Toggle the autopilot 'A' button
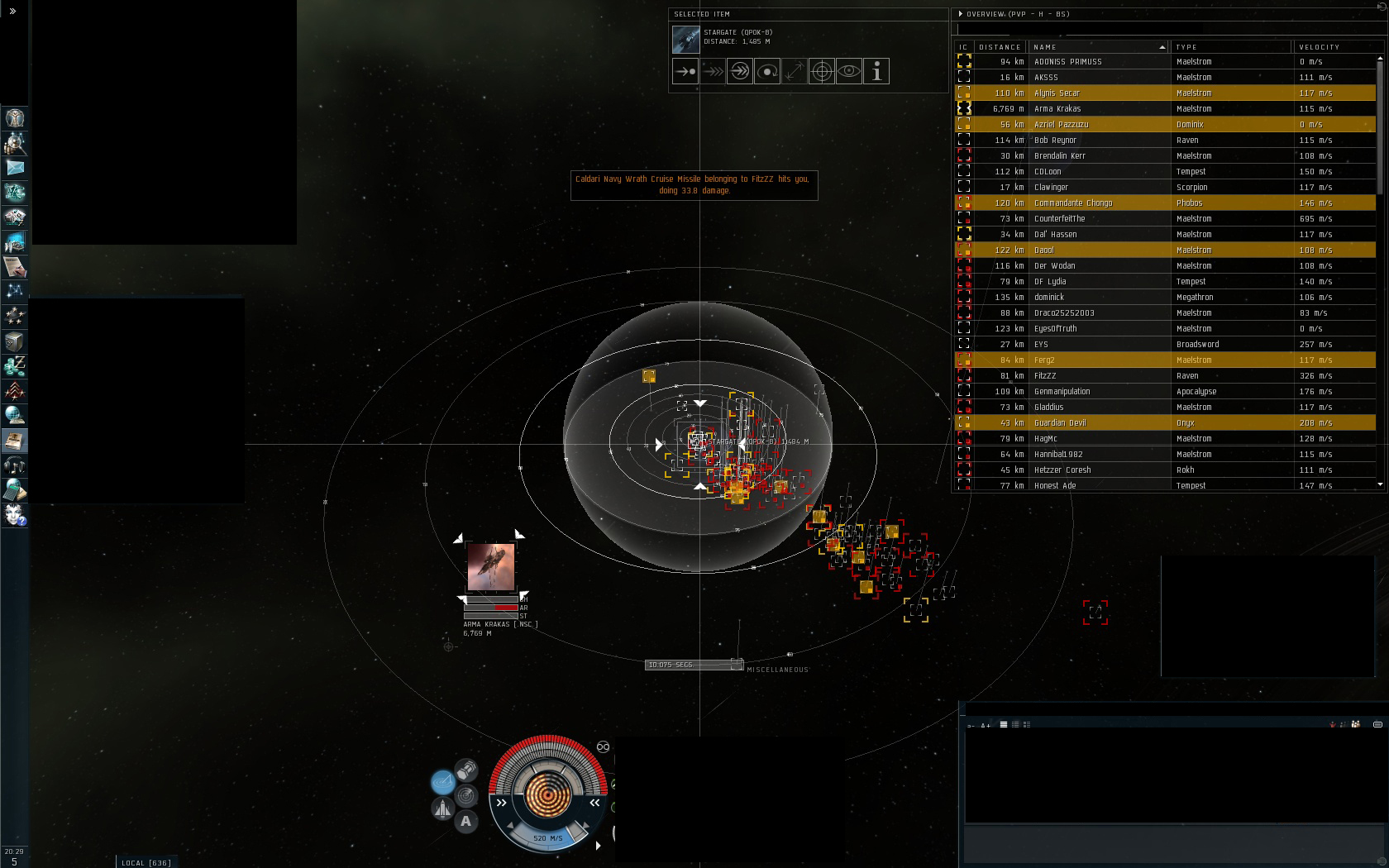 pyautogui.click(x=466, y=821)
